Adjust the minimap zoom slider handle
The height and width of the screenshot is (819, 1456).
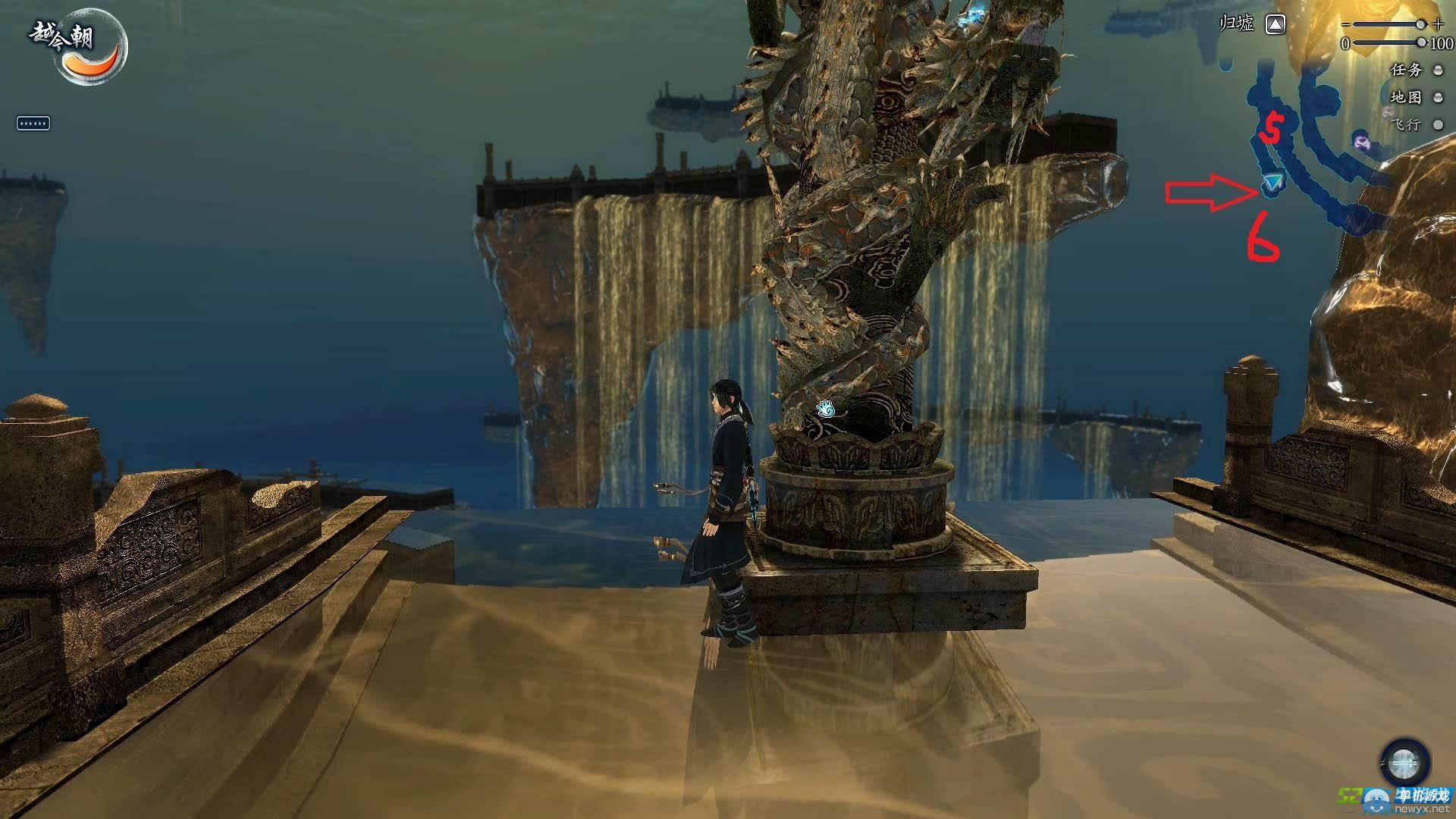(x=1420, y=24)
